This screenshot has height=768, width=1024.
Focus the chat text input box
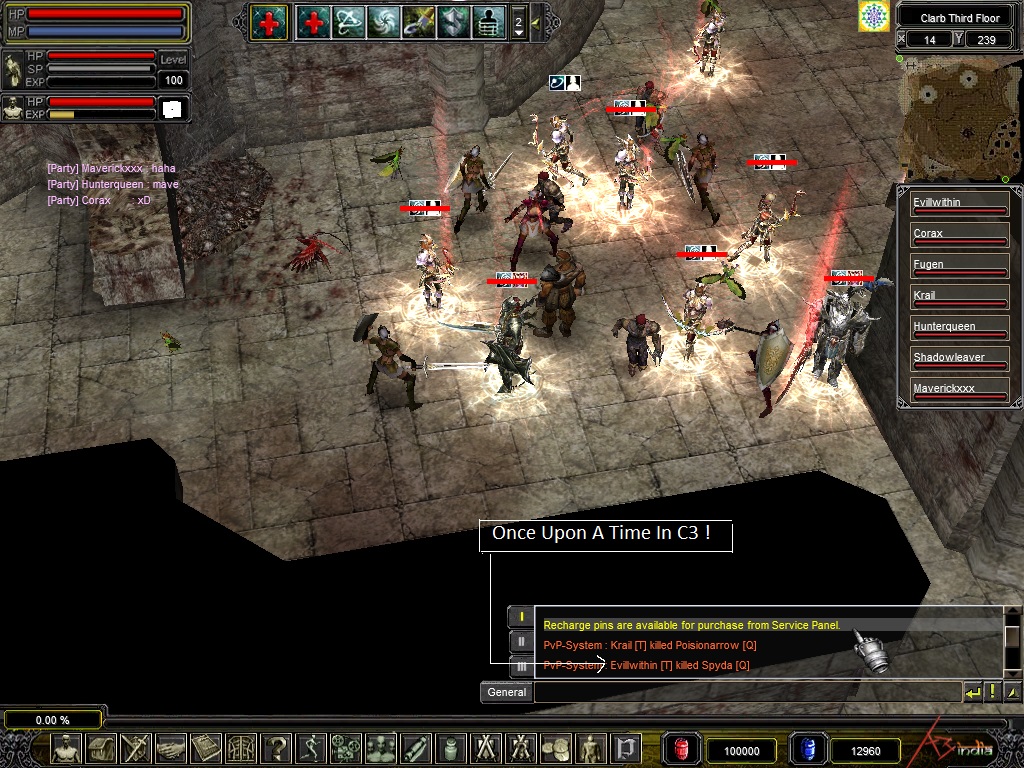click(746, 692)
